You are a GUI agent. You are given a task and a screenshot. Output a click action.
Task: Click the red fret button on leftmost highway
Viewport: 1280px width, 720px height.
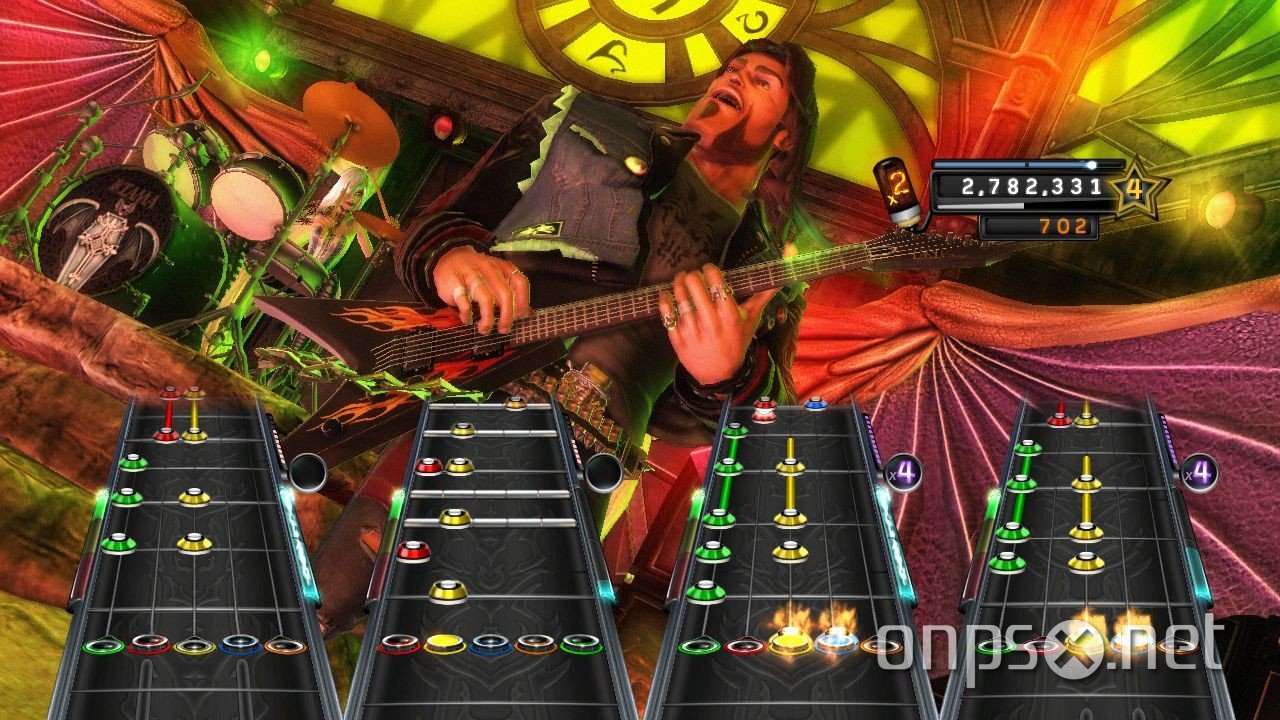coord(148,645)
